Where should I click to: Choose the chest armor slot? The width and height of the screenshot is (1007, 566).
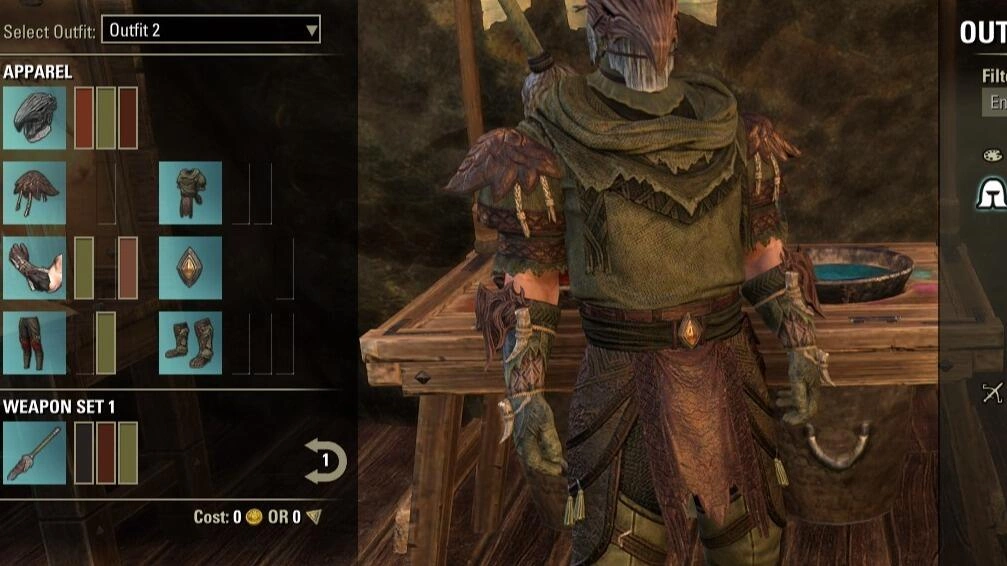190,193
